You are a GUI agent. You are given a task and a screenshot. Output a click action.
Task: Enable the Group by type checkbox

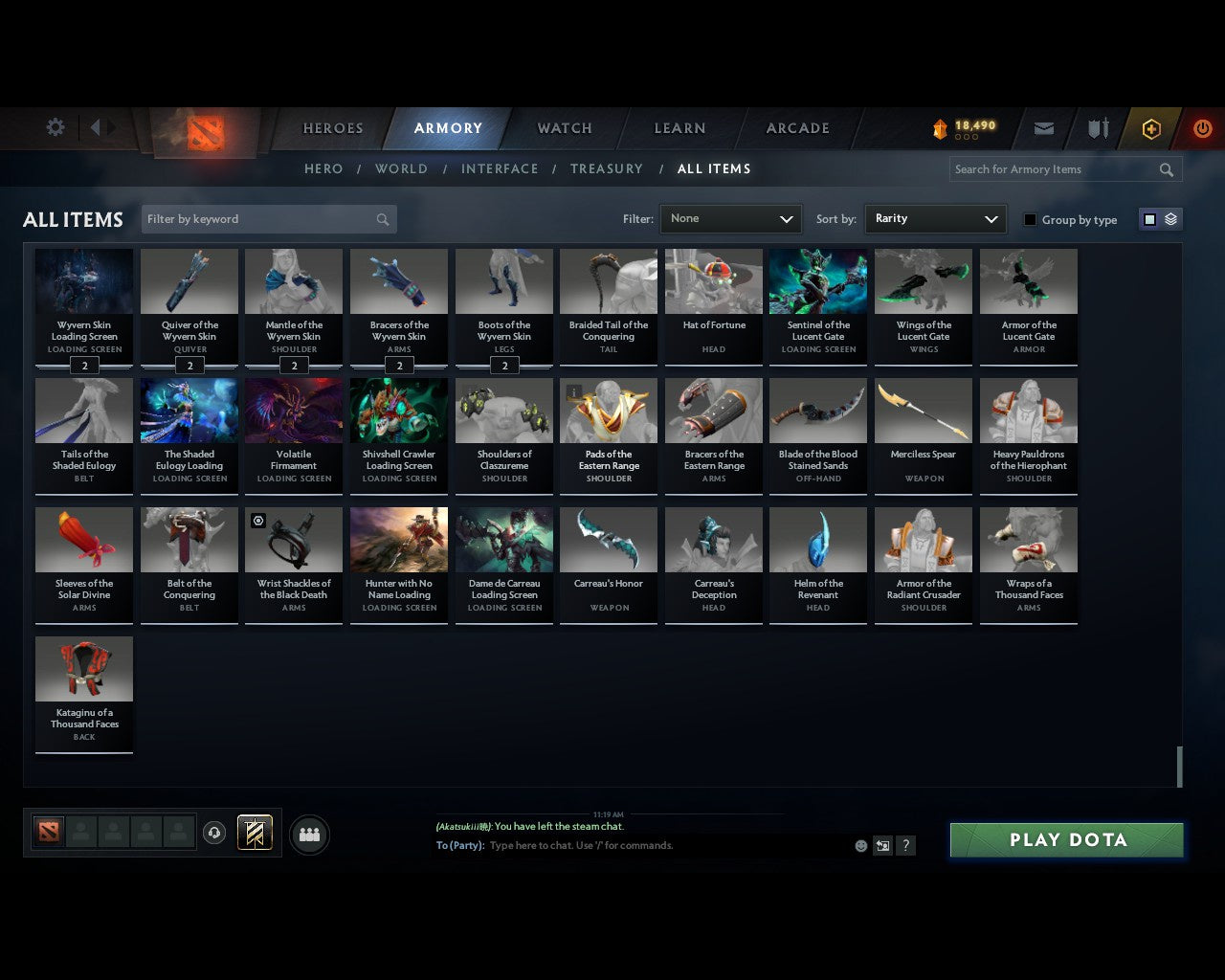[1030, 219]
